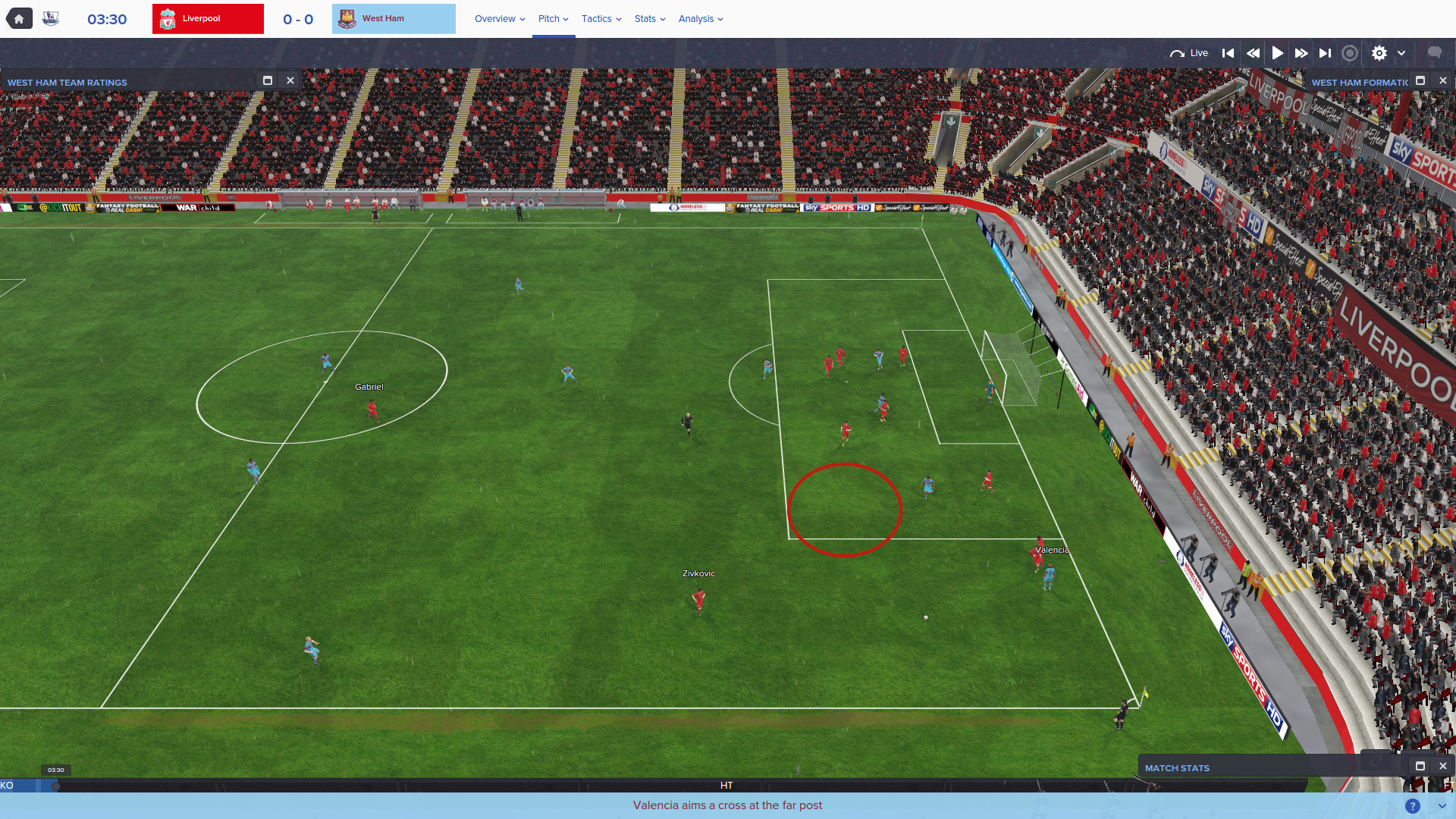Skip to the end of the highlight
Screen dimensions: 1456x819
(x=1325, y=53)
